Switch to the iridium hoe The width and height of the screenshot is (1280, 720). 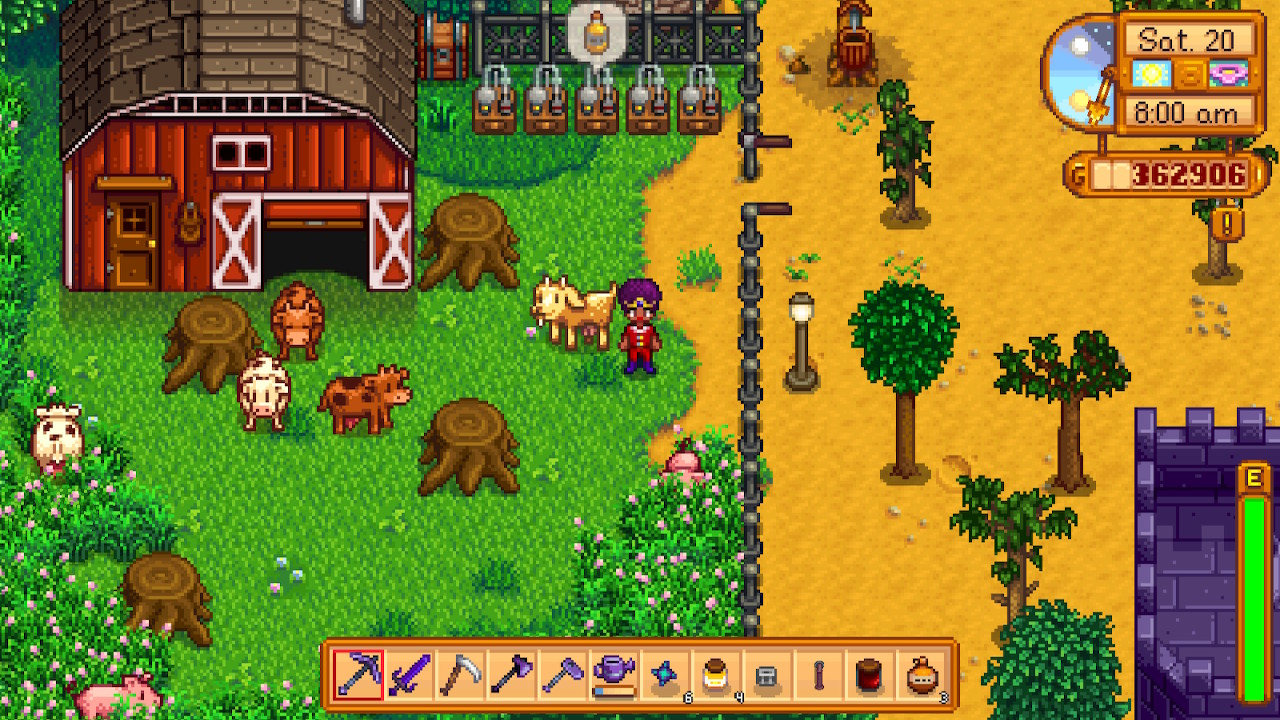(565, 675)
